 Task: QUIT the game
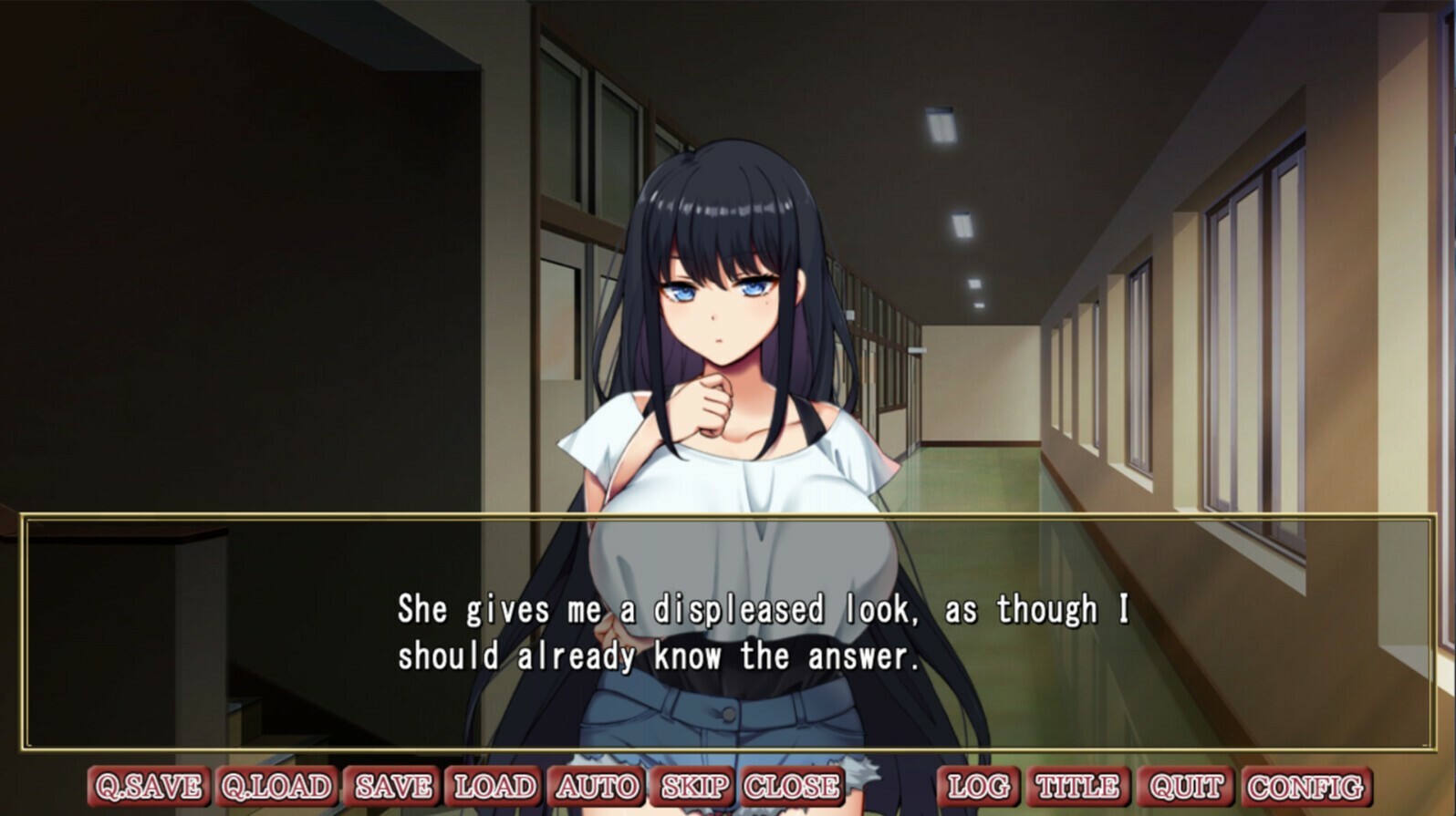point(1182,784)
